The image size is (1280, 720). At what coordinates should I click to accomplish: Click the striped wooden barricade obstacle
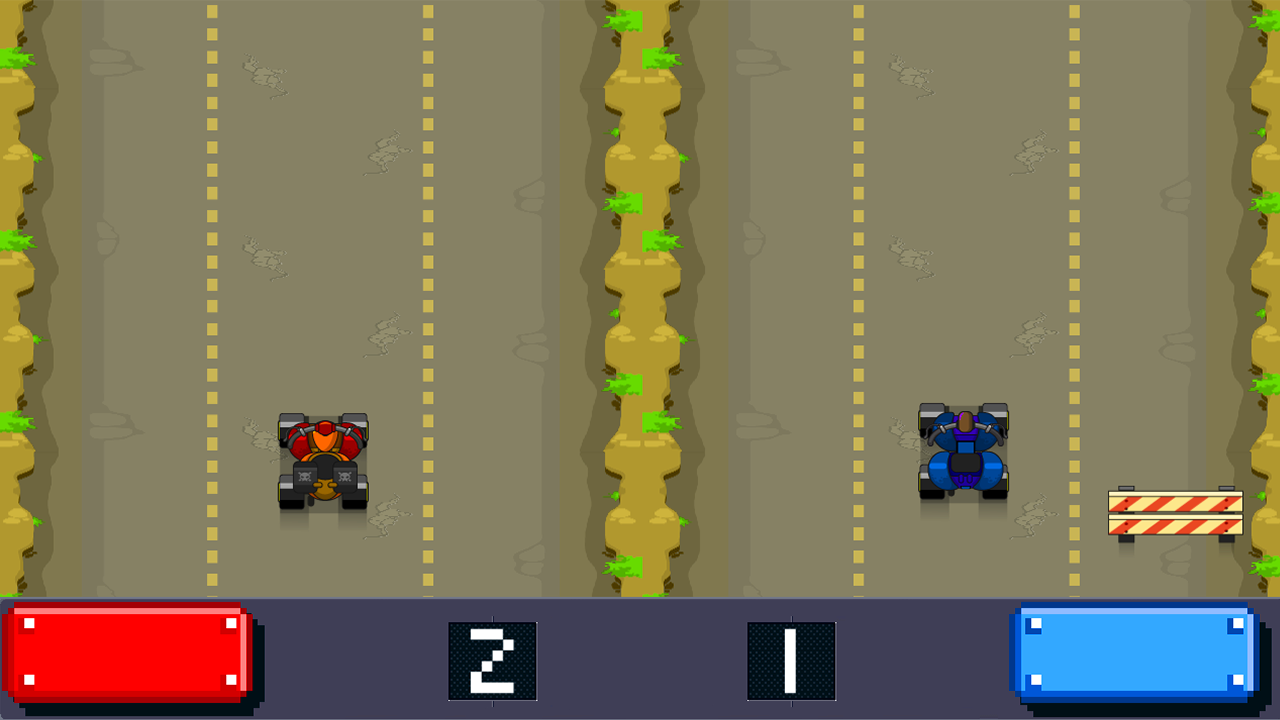click(1175, 510)
